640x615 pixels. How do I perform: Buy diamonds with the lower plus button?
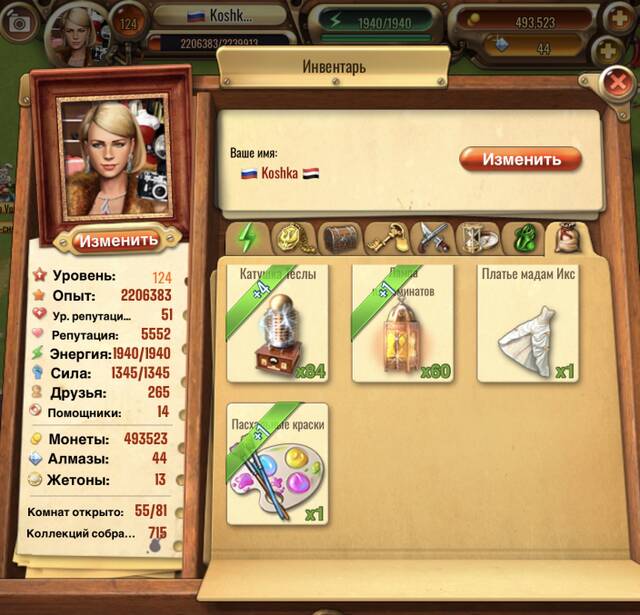click(x=610, y=49)
